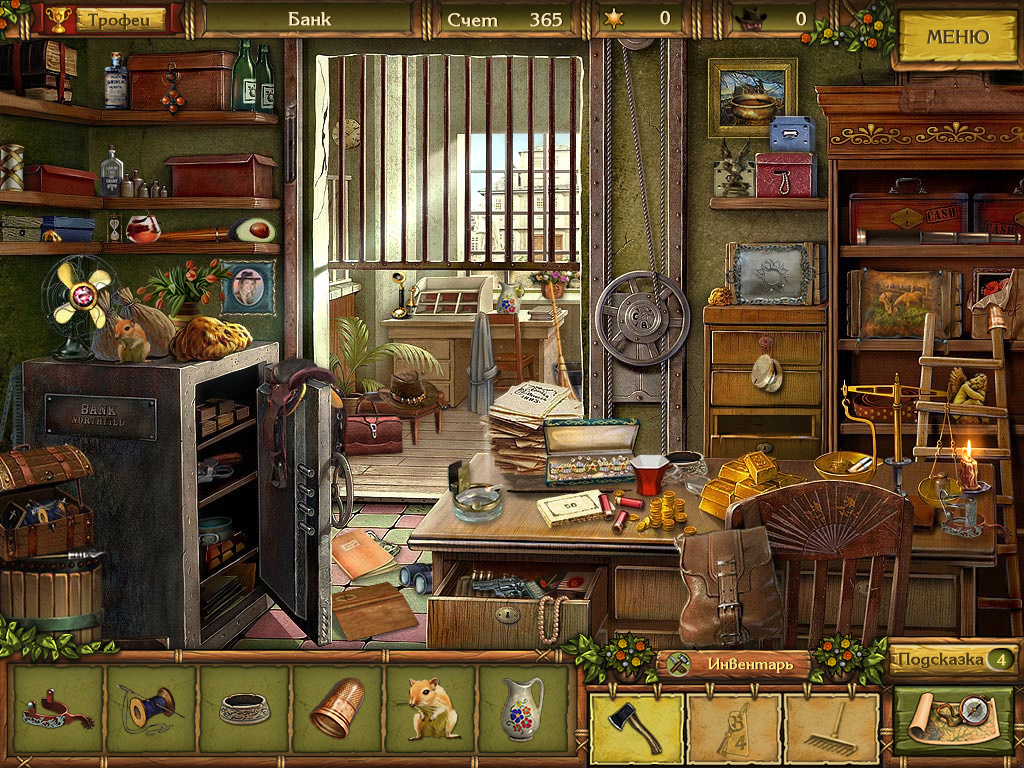Pick the flowered jug find-list slot
Image resolution: width=1024 pixels, height=768 pixels.
point(522,709)
